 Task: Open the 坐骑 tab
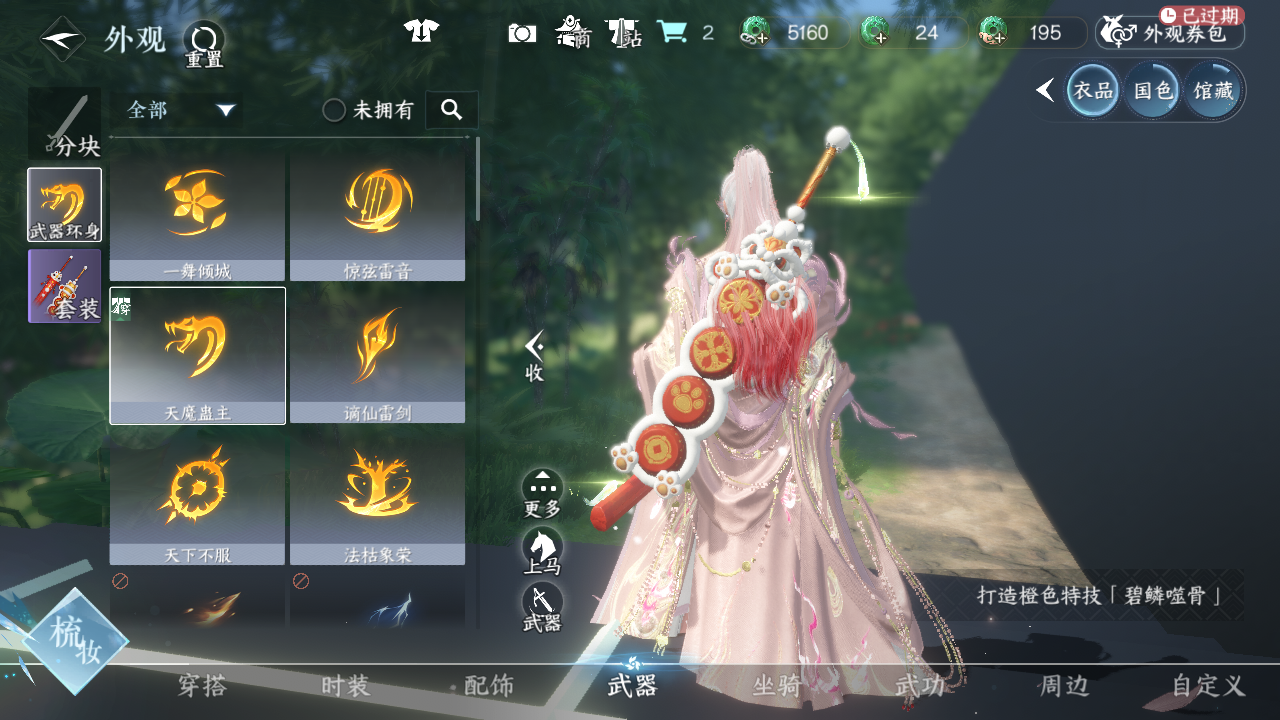777,686
